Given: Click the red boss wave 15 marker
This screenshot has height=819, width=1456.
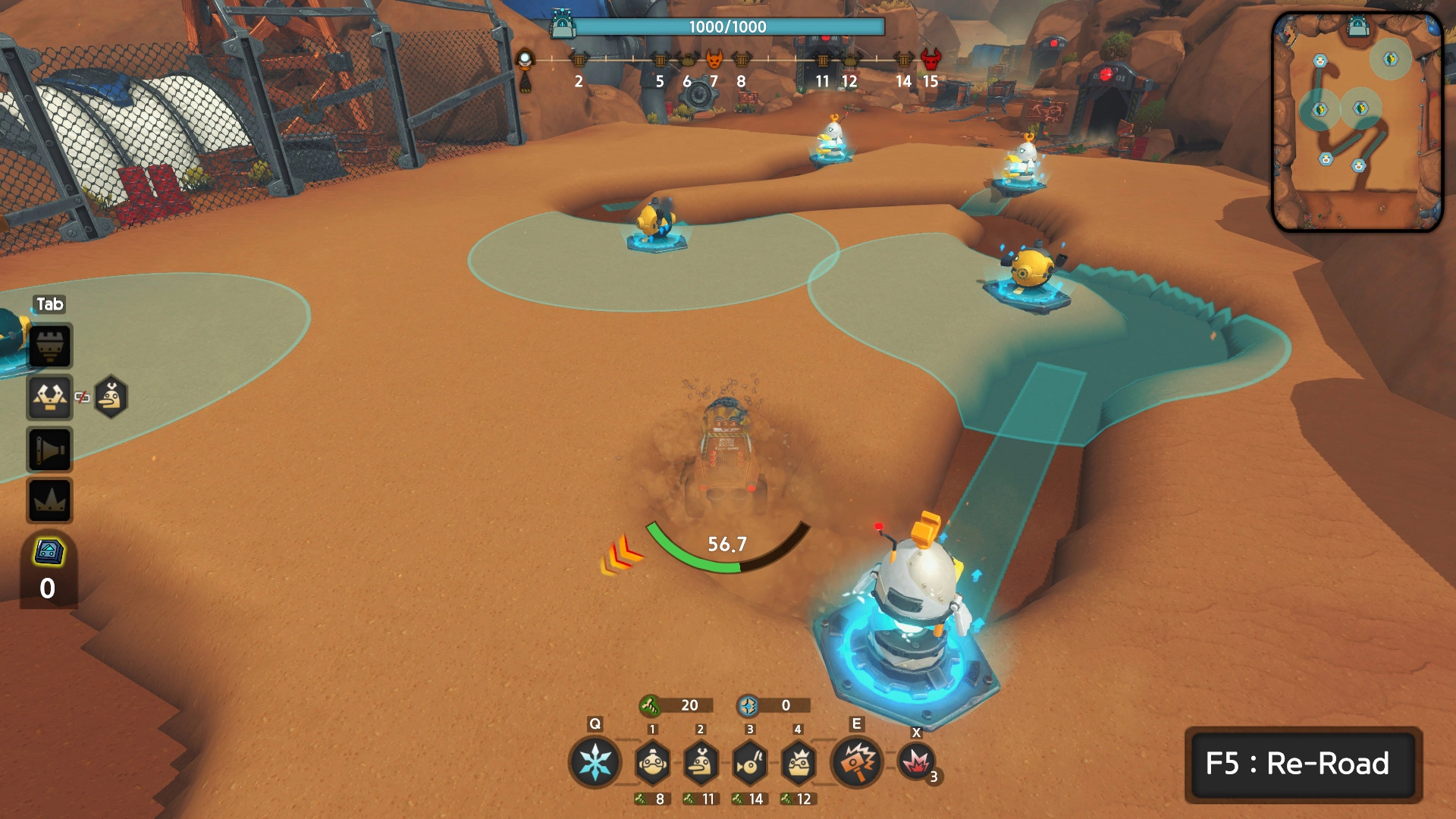Looking at the screenshot, I should 930,59.
